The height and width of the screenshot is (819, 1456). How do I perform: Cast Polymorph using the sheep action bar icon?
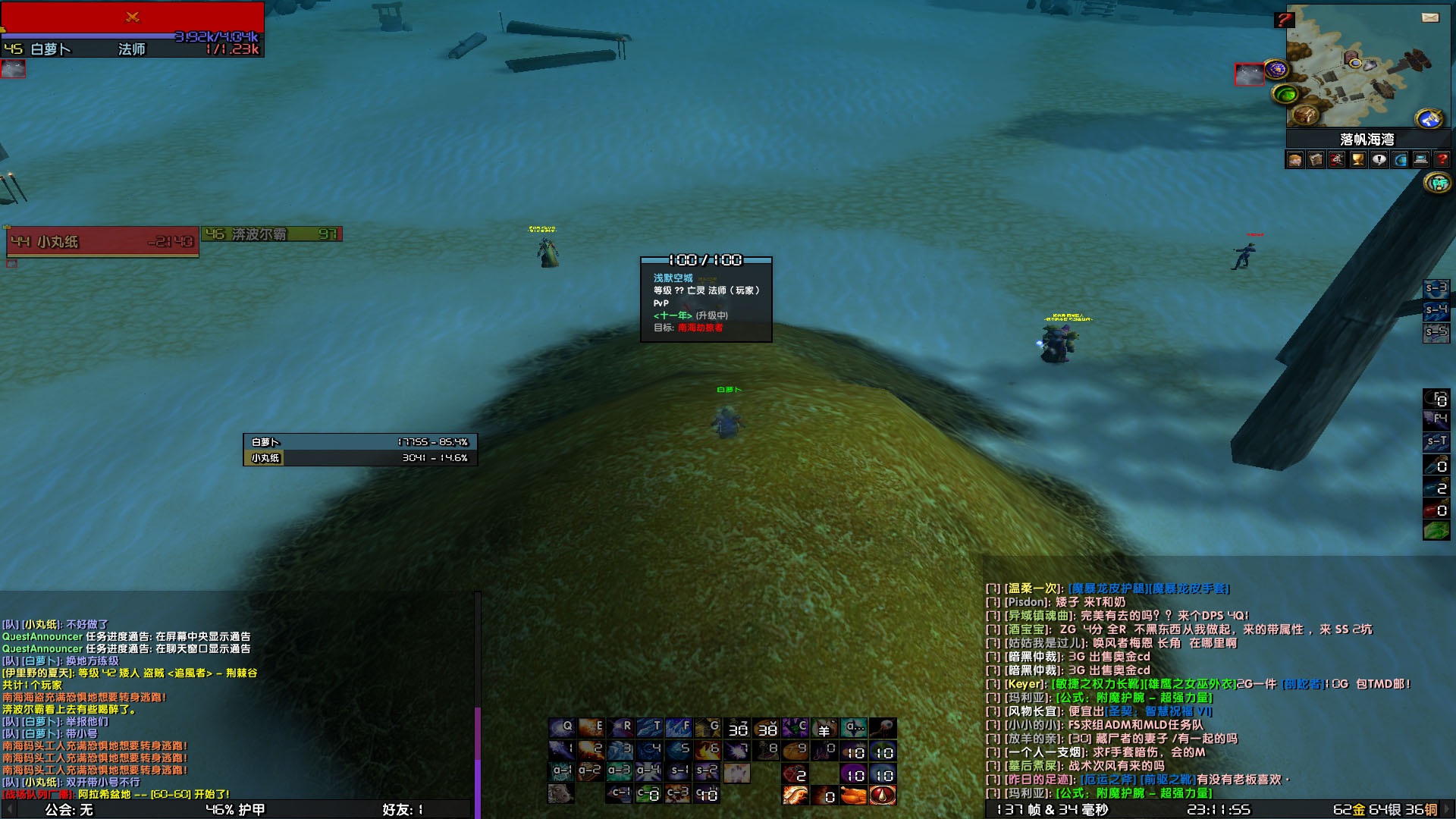point(825,729)
